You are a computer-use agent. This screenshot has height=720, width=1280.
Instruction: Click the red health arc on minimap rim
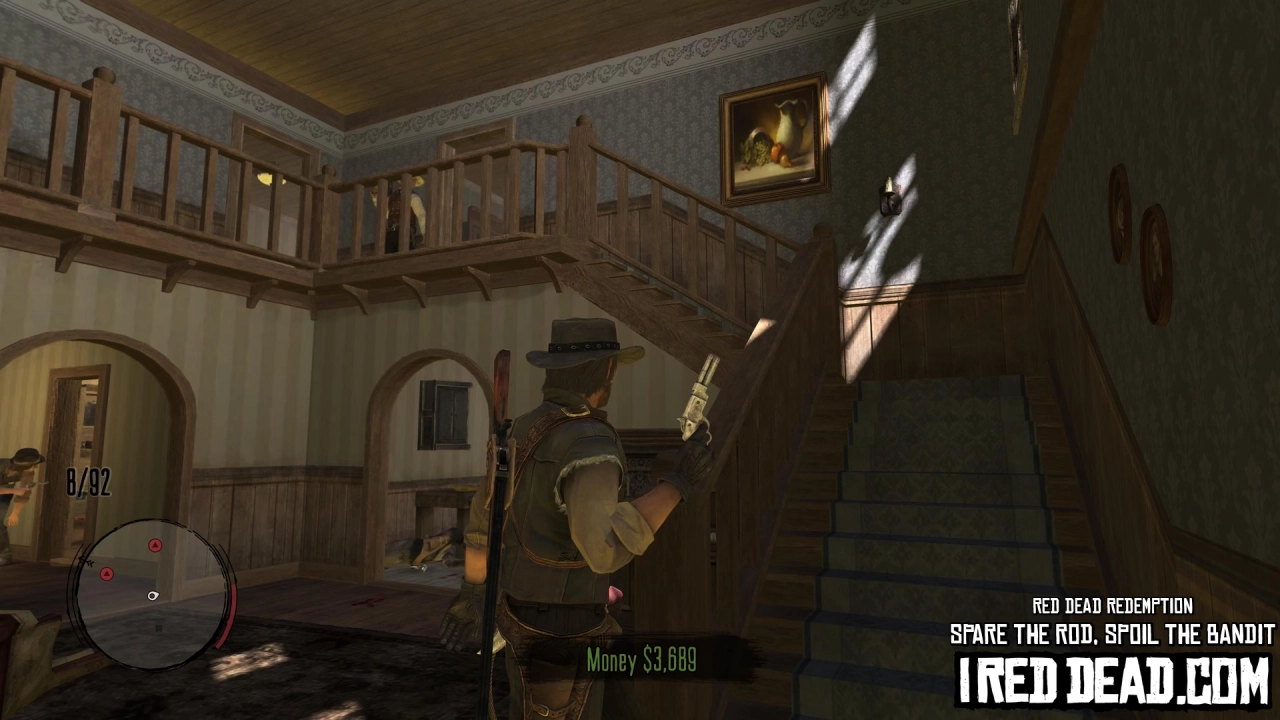click(229, 614)
